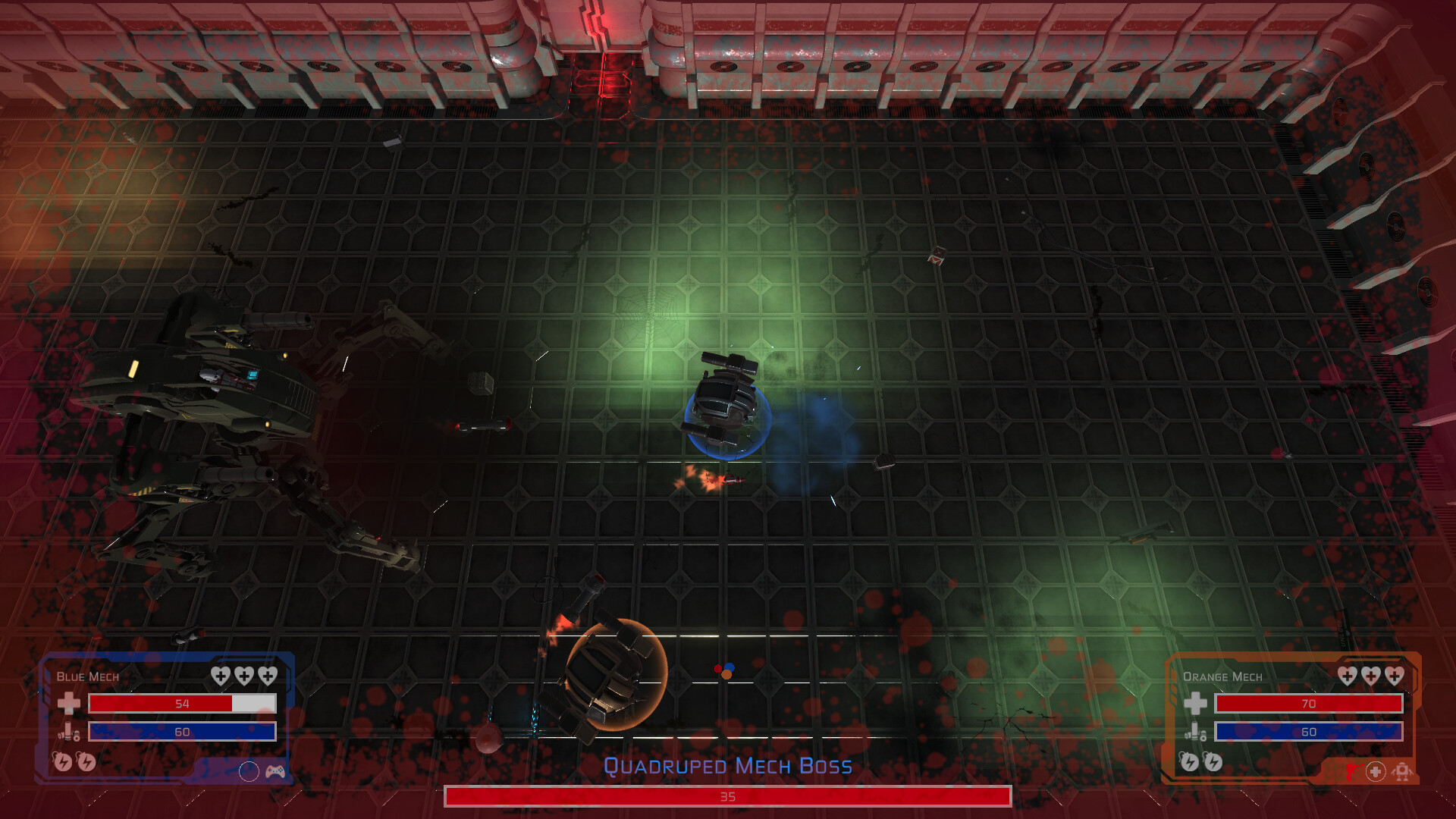Click Orange Mech's second lightning bomb icon

[x=1213, y=763]
